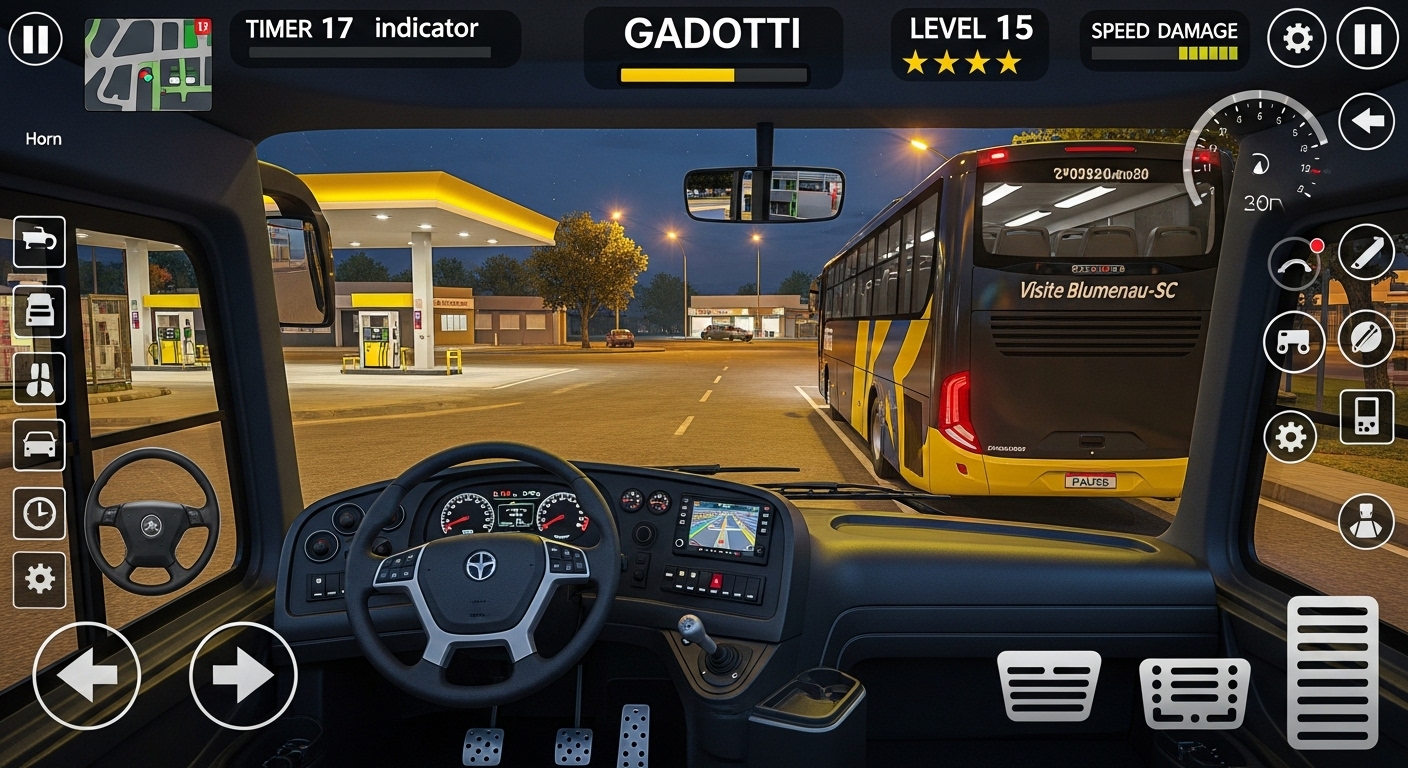Select the truck horn icon in left sidebar
The image size is (1408, 768).
39,243
